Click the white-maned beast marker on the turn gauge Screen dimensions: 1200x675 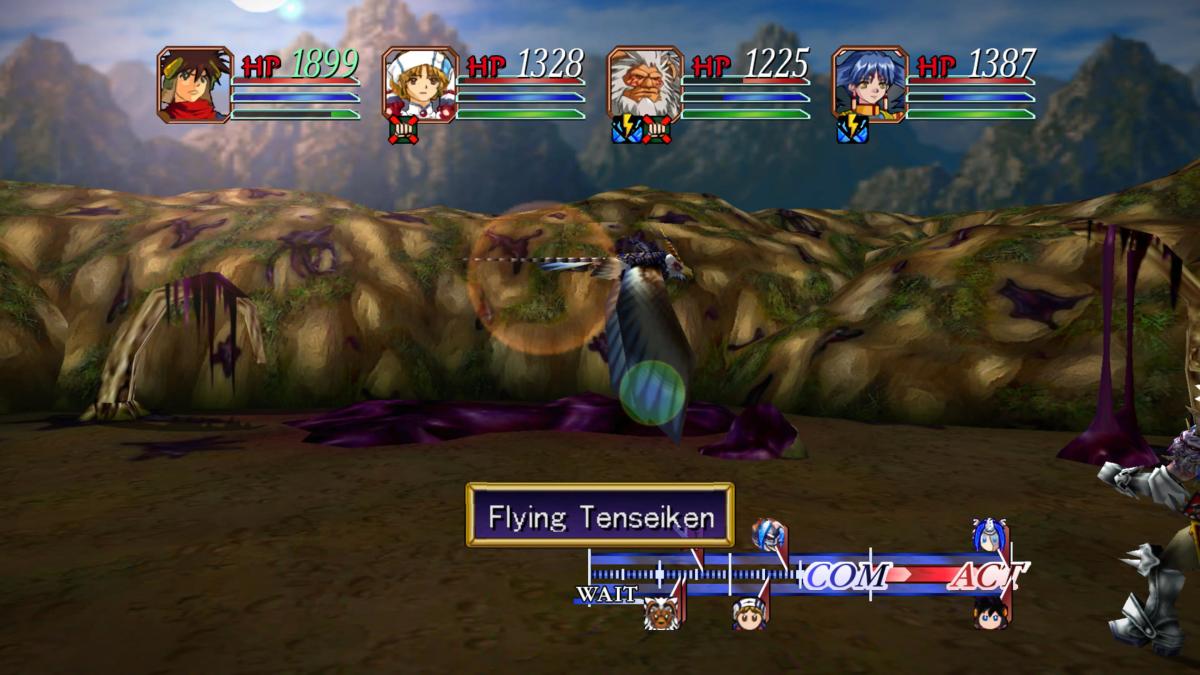[x=659, y=613]
